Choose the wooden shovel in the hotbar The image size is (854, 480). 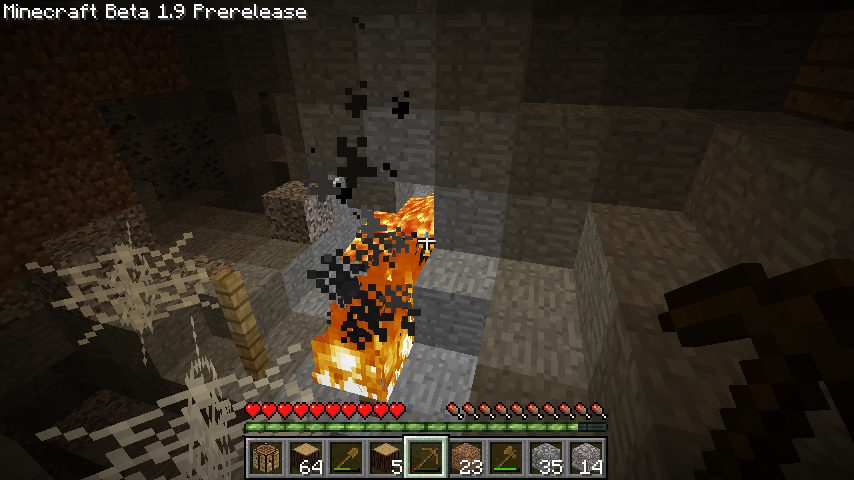(346, 458)
